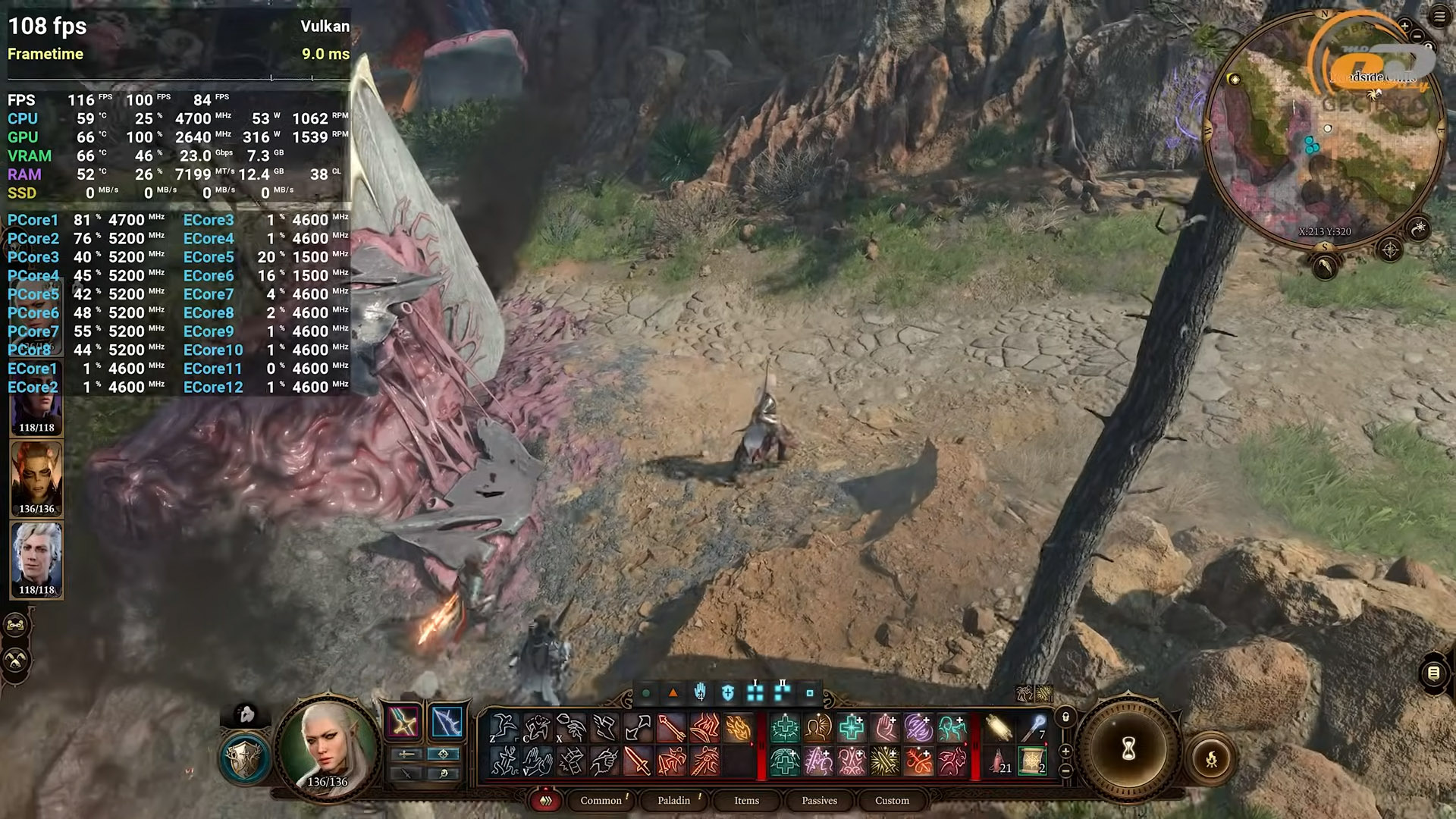Switch to the Custom hotbar tab

click(x=892, y=800)
